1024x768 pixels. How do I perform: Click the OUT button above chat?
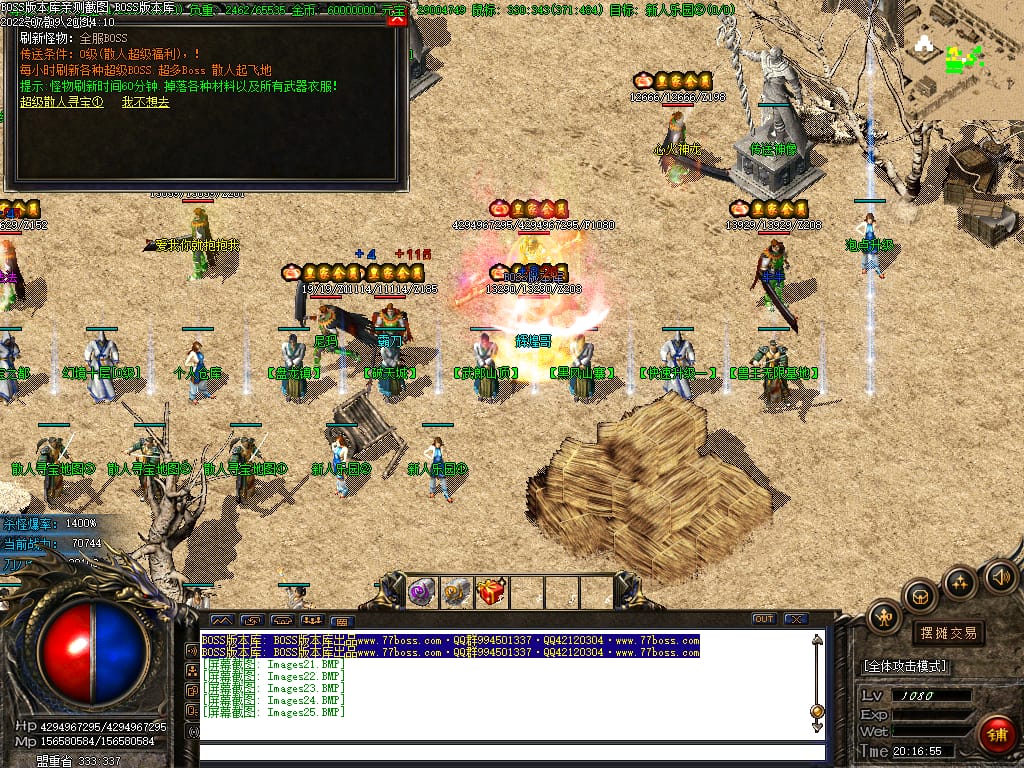click(x=764, y=619)
